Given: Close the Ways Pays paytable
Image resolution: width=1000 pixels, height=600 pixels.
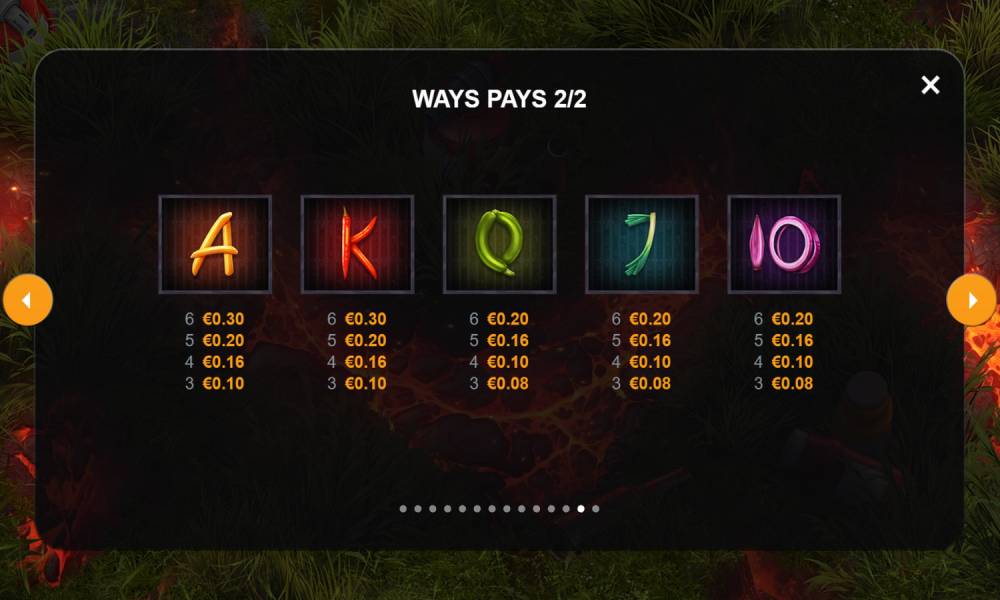Looking at the screenshot, I should [x=930, y=85].
